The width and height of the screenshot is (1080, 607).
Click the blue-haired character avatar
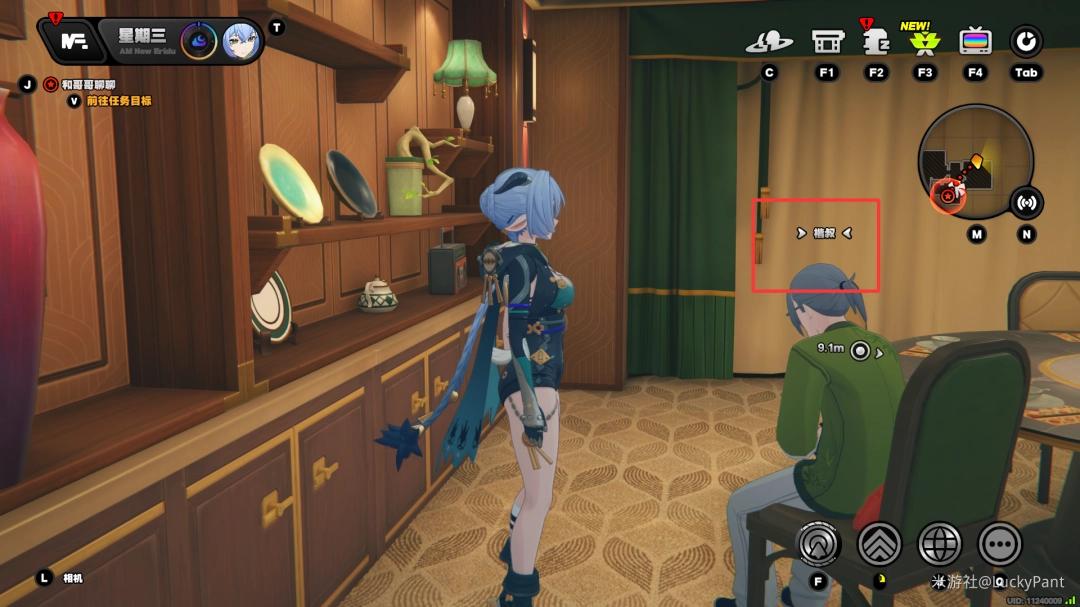point(240,42)
